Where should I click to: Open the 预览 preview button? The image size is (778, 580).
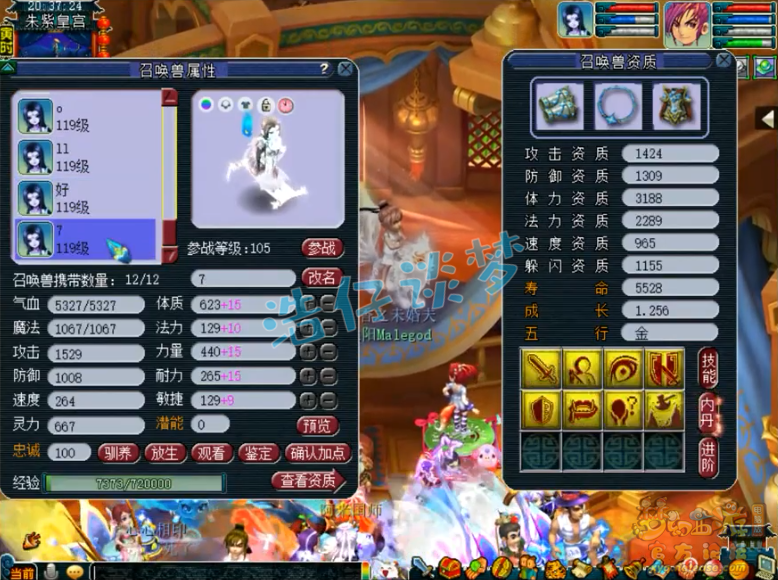(319, 425)
